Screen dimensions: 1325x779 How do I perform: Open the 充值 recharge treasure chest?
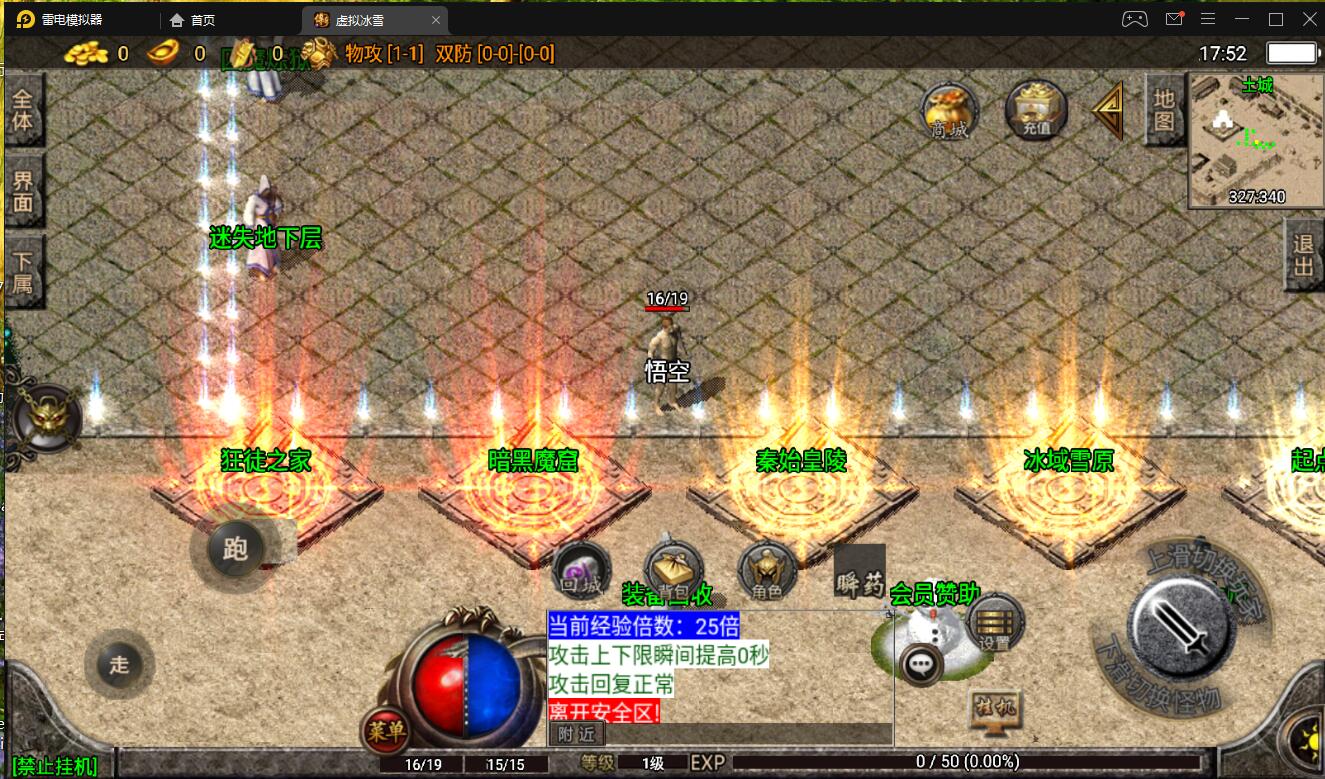[1036, 110]
